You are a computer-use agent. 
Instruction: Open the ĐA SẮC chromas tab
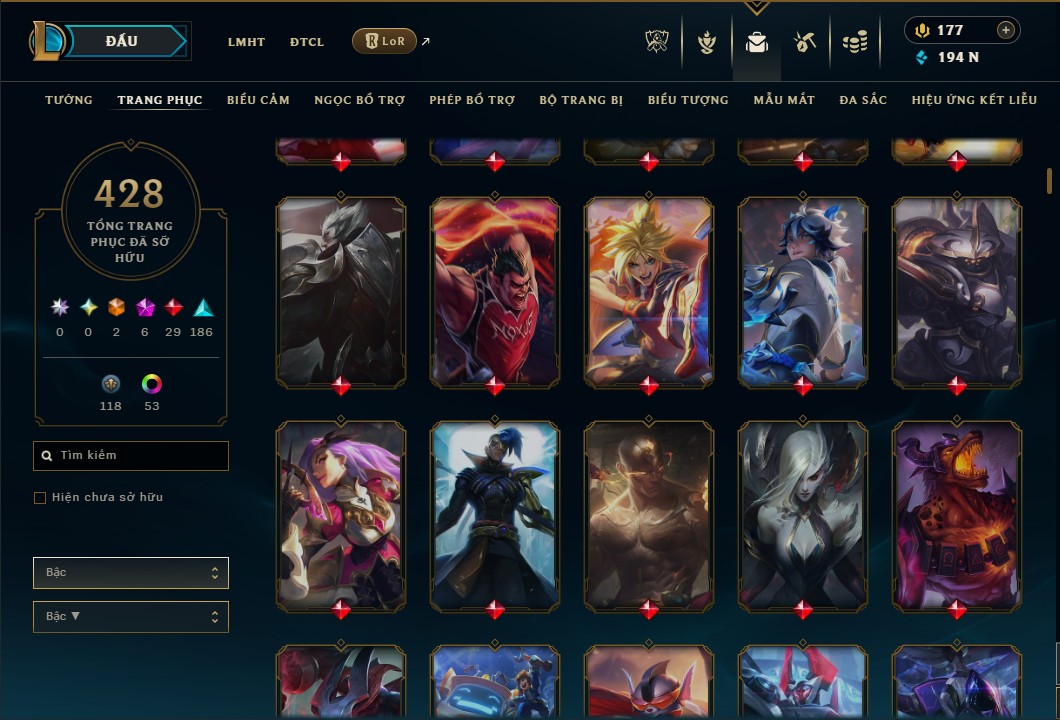863,100
